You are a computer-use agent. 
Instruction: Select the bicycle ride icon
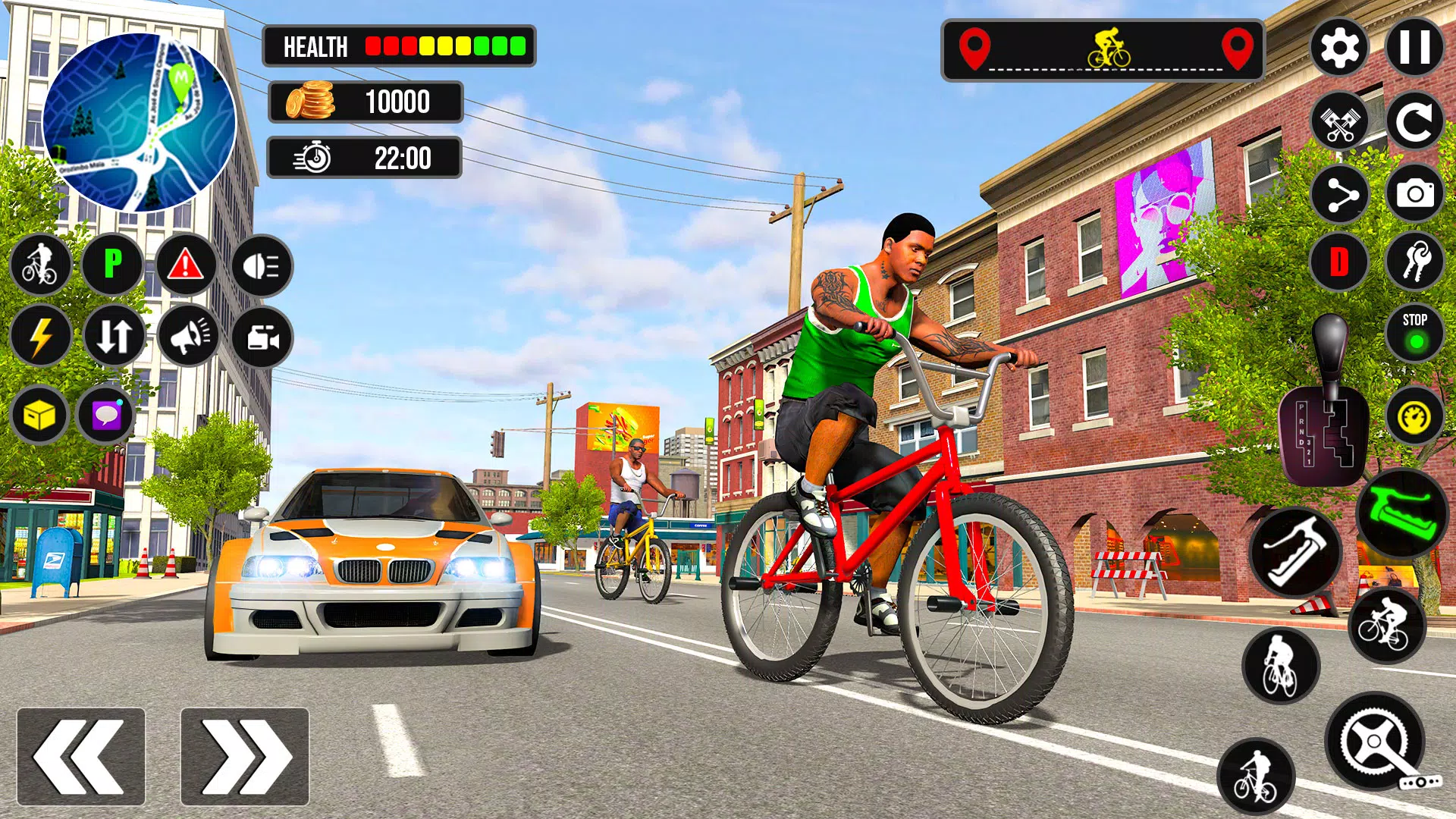click(x=42, y=265)
